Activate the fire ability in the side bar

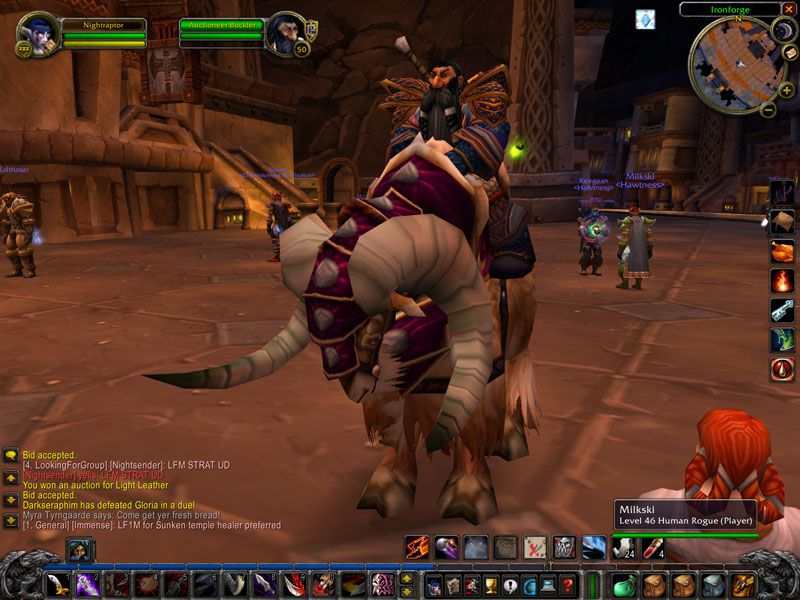[x=782, y=280]
